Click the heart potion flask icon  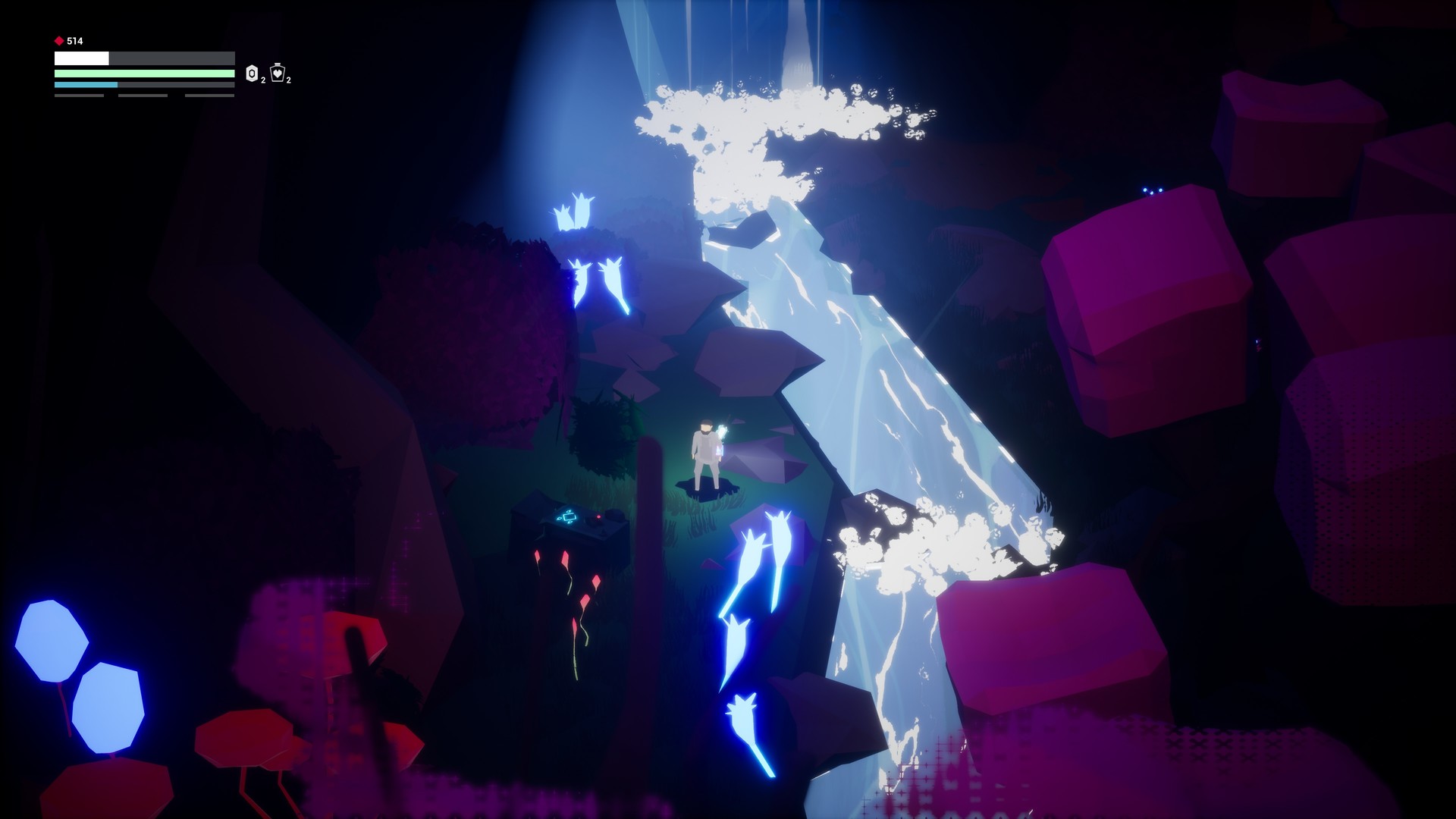[277, 74]
